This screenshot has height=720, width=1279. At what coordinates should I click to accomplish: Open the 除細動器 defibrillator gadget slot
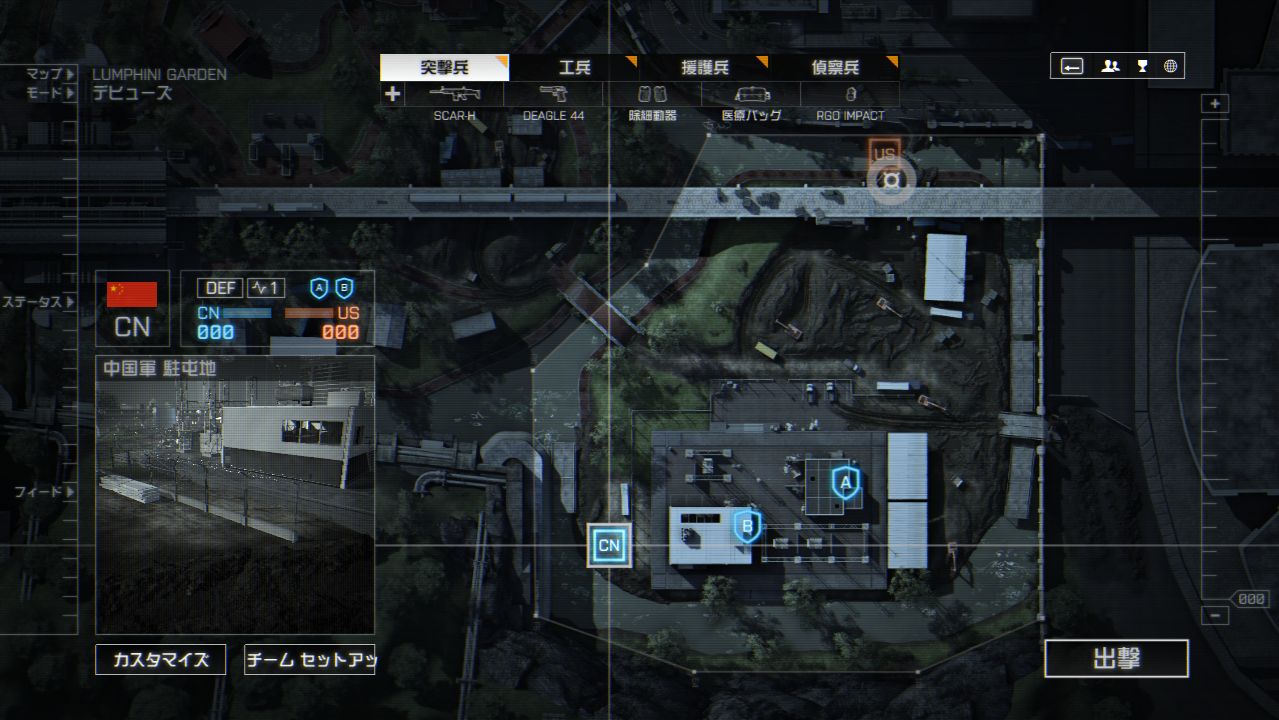click(652, 95)
